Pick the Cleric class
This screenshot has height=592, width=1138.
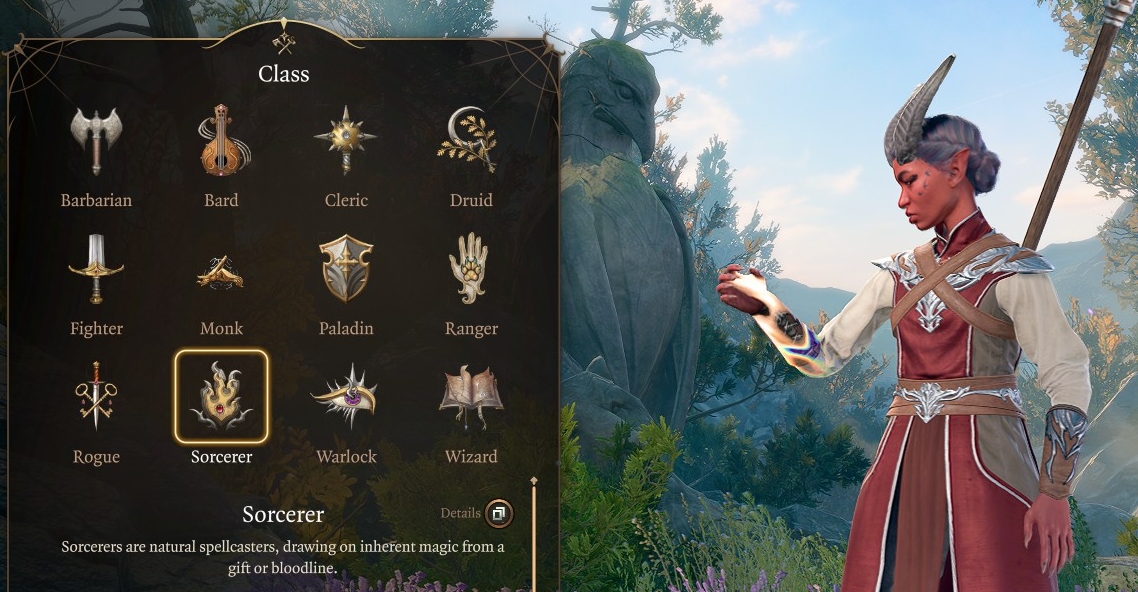pyautogui.click(x=346, y=142)
